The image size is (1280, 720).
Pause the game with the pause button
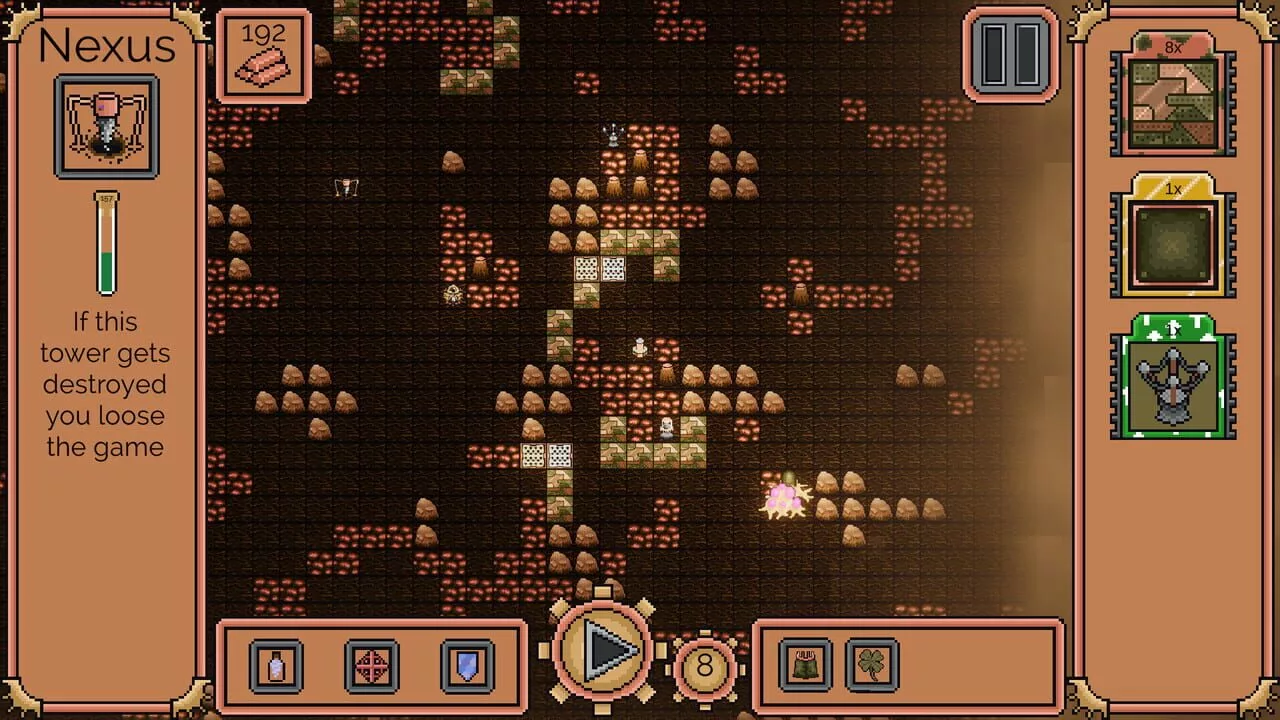(1010, 54)
